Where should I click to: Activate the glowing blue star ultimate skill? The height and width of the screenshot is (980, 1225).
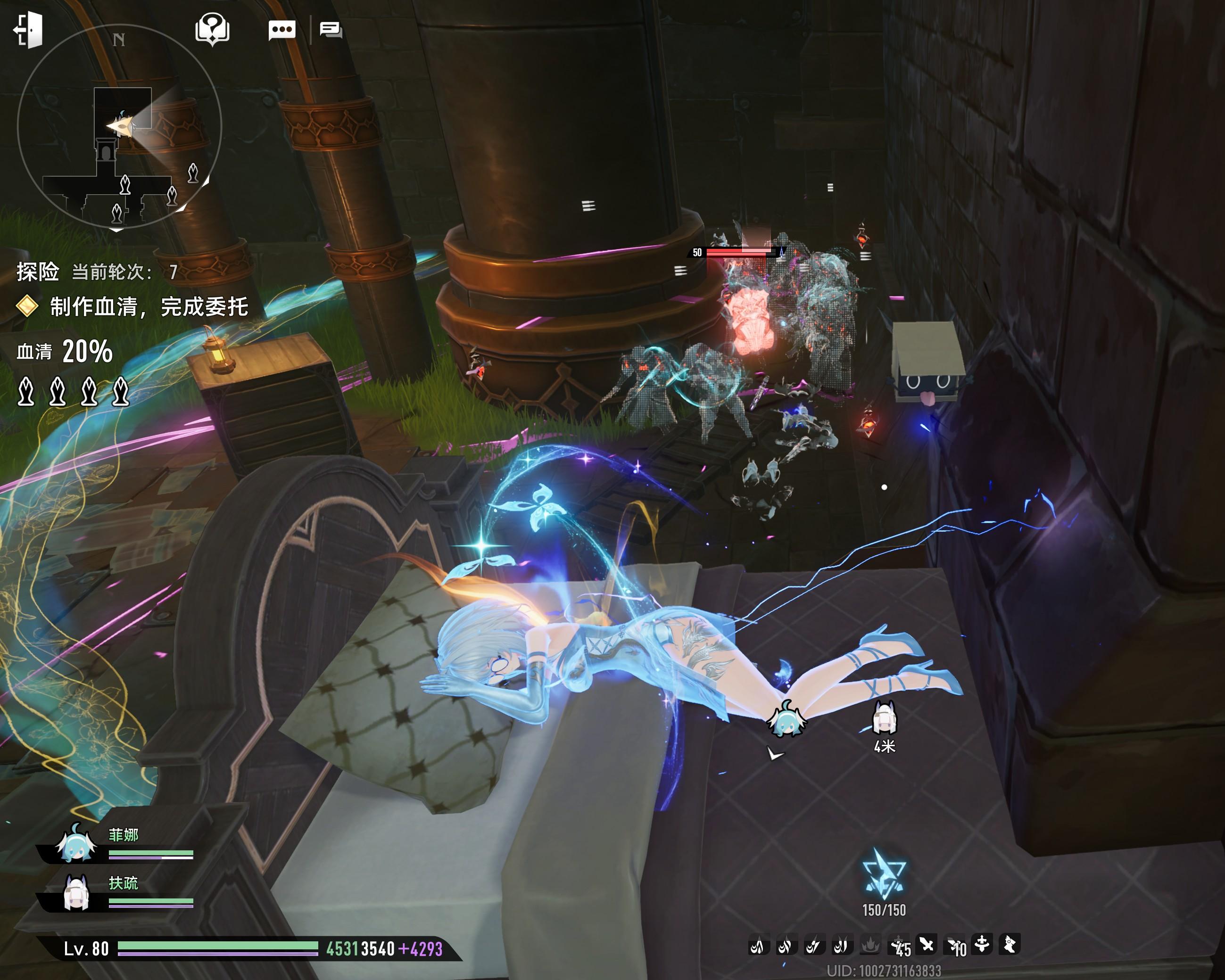(884, 875)
